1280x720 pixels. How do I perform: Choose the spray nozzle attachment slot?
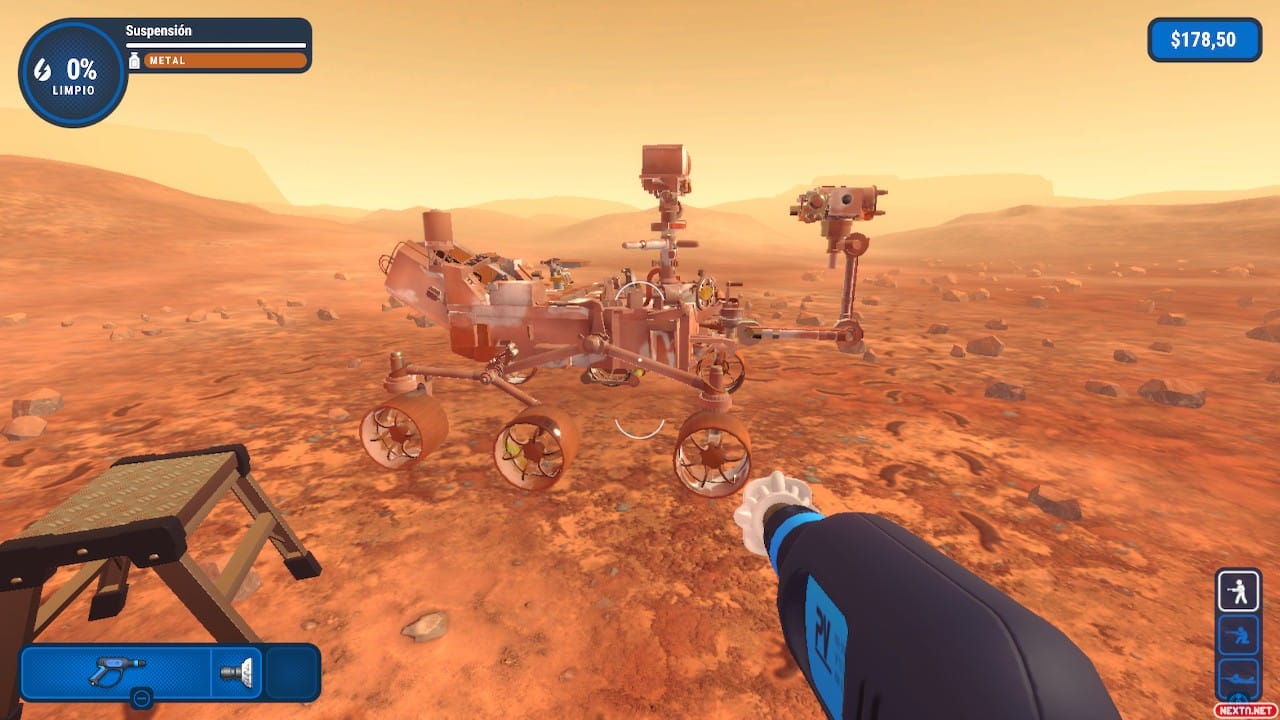click(x=238, y=671)
